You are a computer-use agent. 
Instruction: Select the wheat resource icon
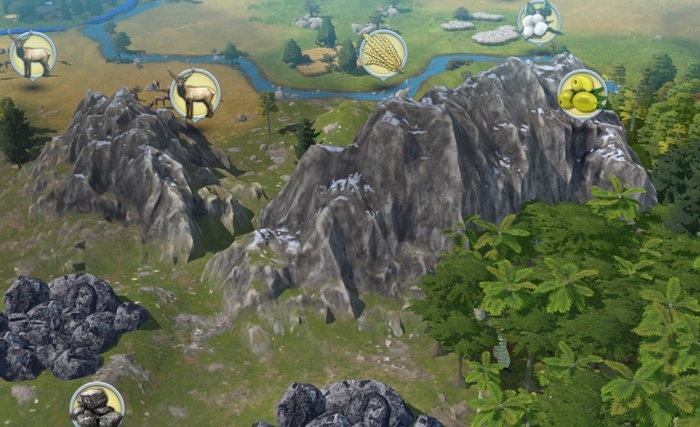coord(382,53)
